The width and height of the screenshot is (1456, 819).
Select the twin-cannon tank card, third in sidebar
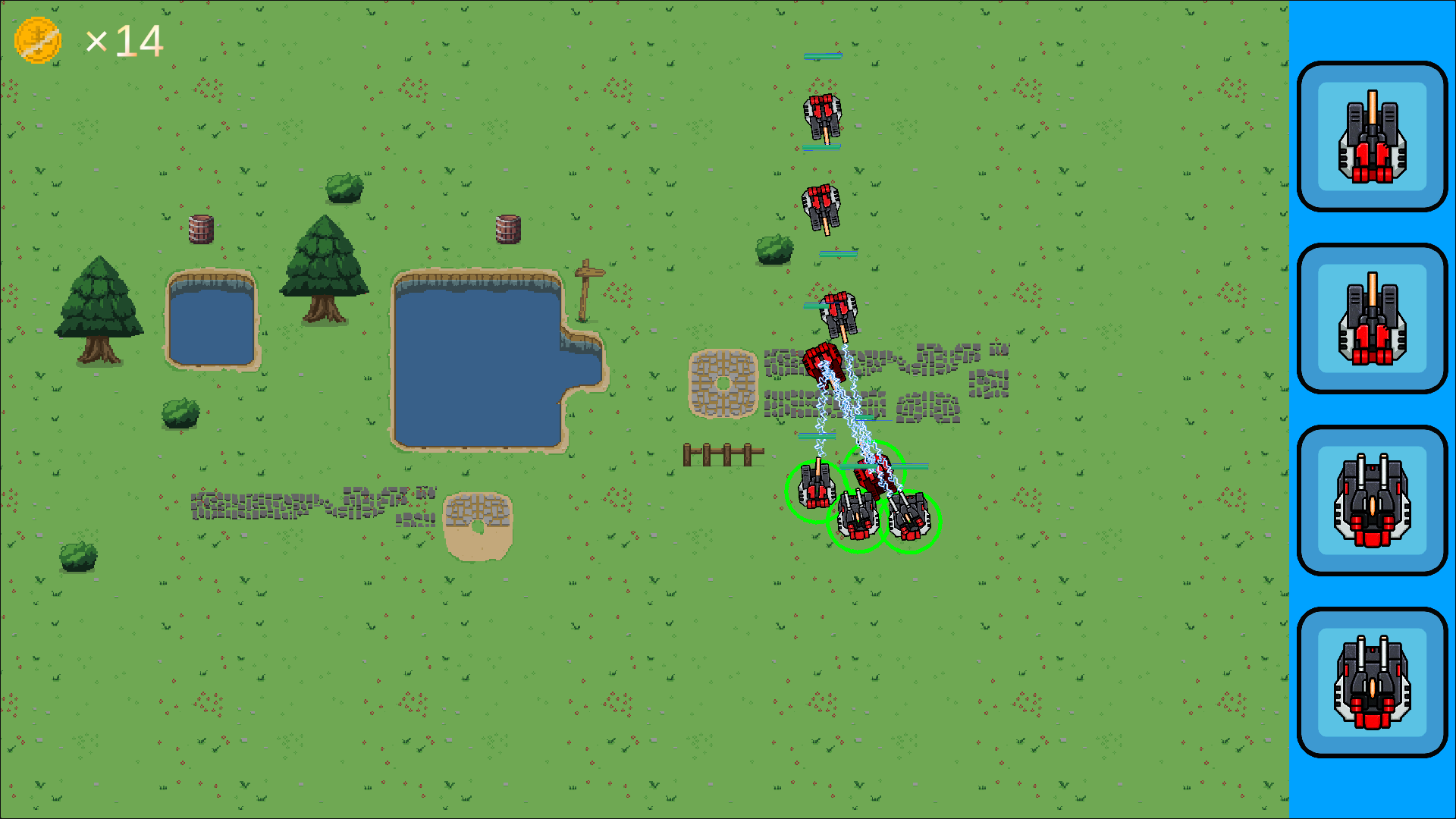(1371, 501)
